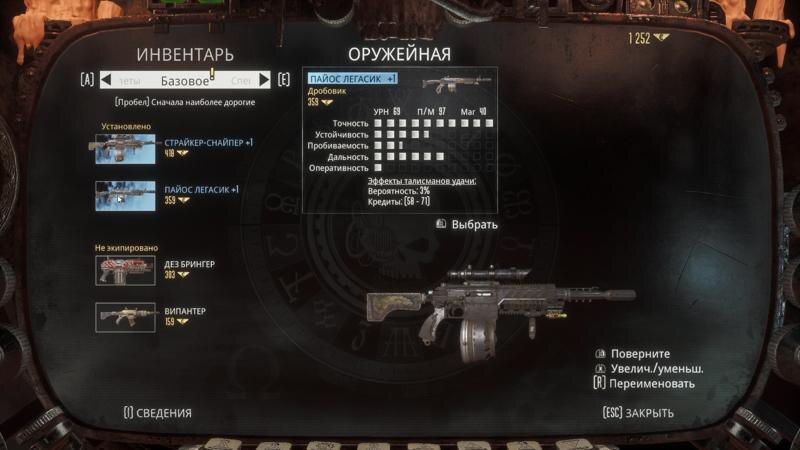Click the right arrow of the category selector
The height and width of the screenshot is (450, 800).
click(265, 80)
